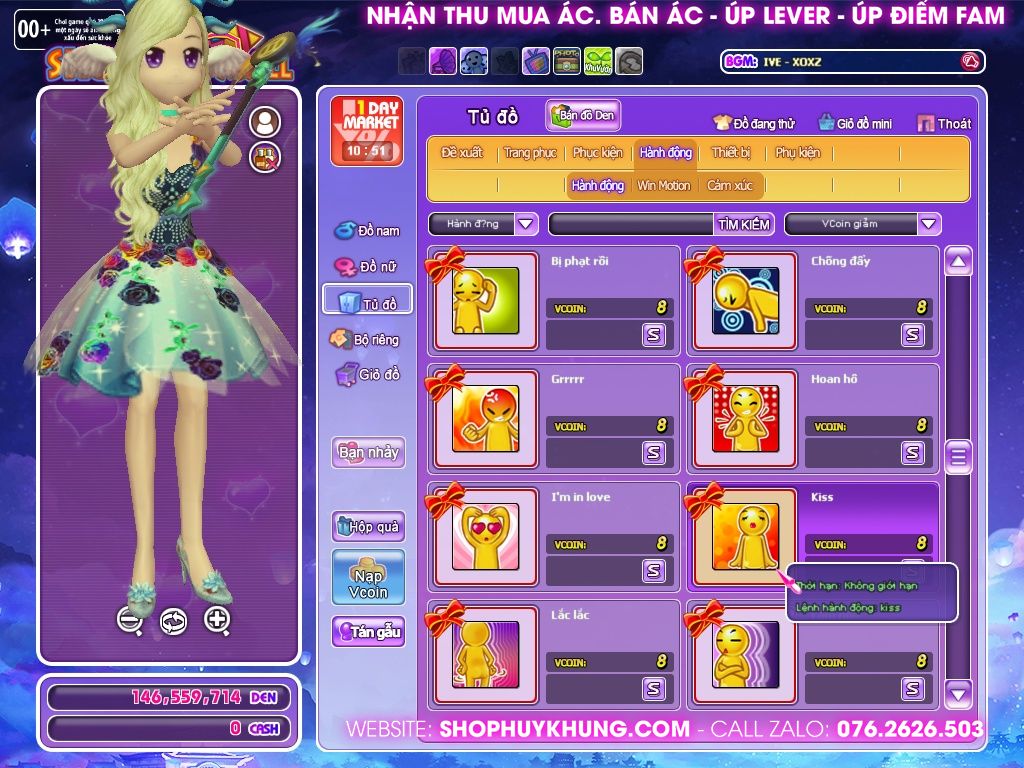Choose the Cảm xúc sub-tab

(x=730, y=186)
